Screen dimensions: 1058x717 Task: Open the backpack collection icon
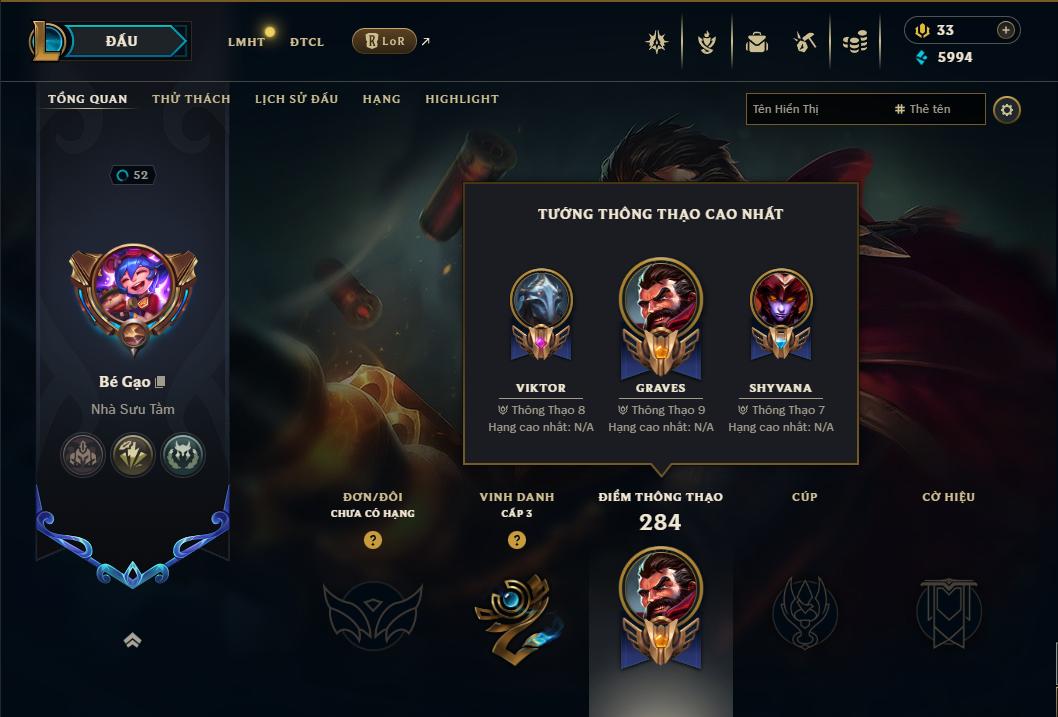click(757, 42)
